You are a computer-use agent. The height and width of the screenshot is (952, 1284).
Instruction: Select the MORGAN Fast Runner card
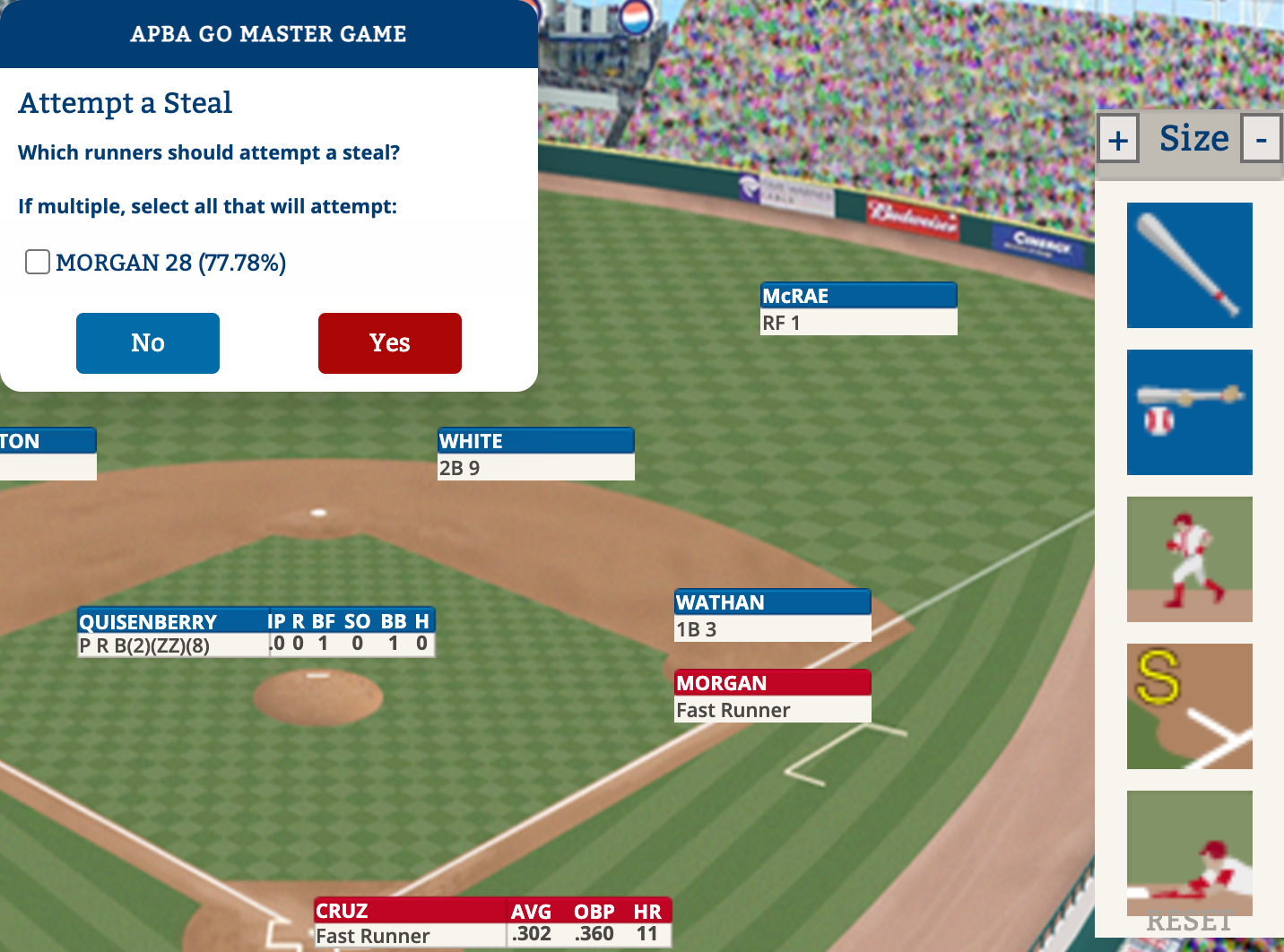pyautogui.click(x=772, y=697)
